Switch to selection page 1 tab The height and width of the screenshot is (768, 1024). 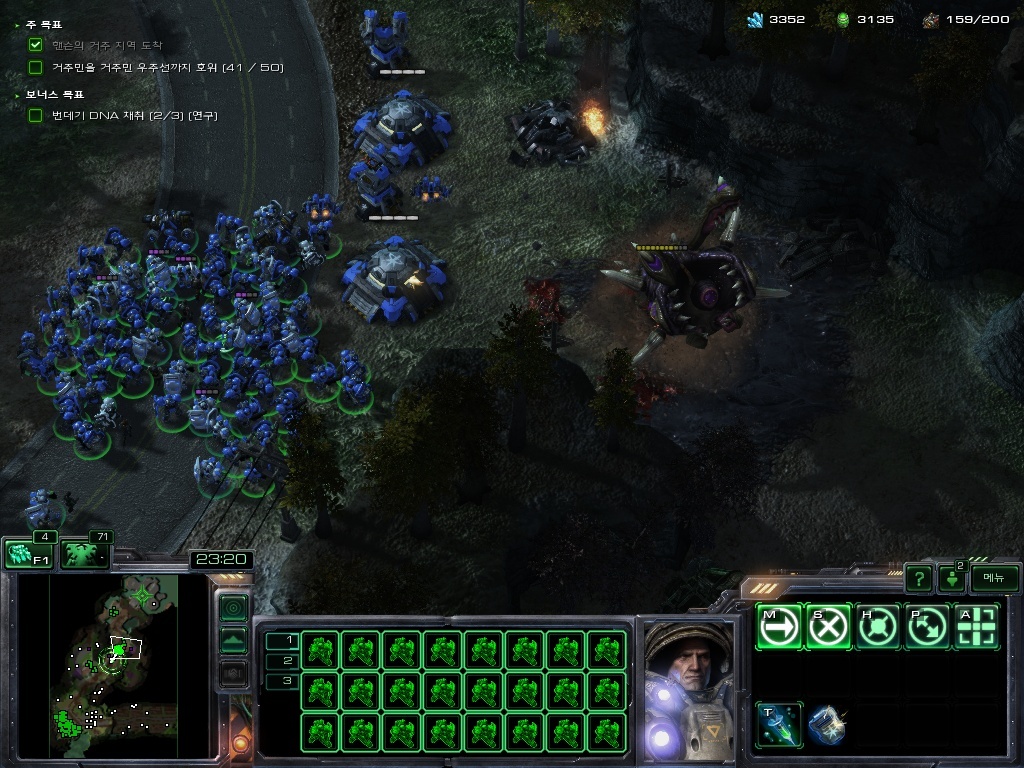click(283, 640)
